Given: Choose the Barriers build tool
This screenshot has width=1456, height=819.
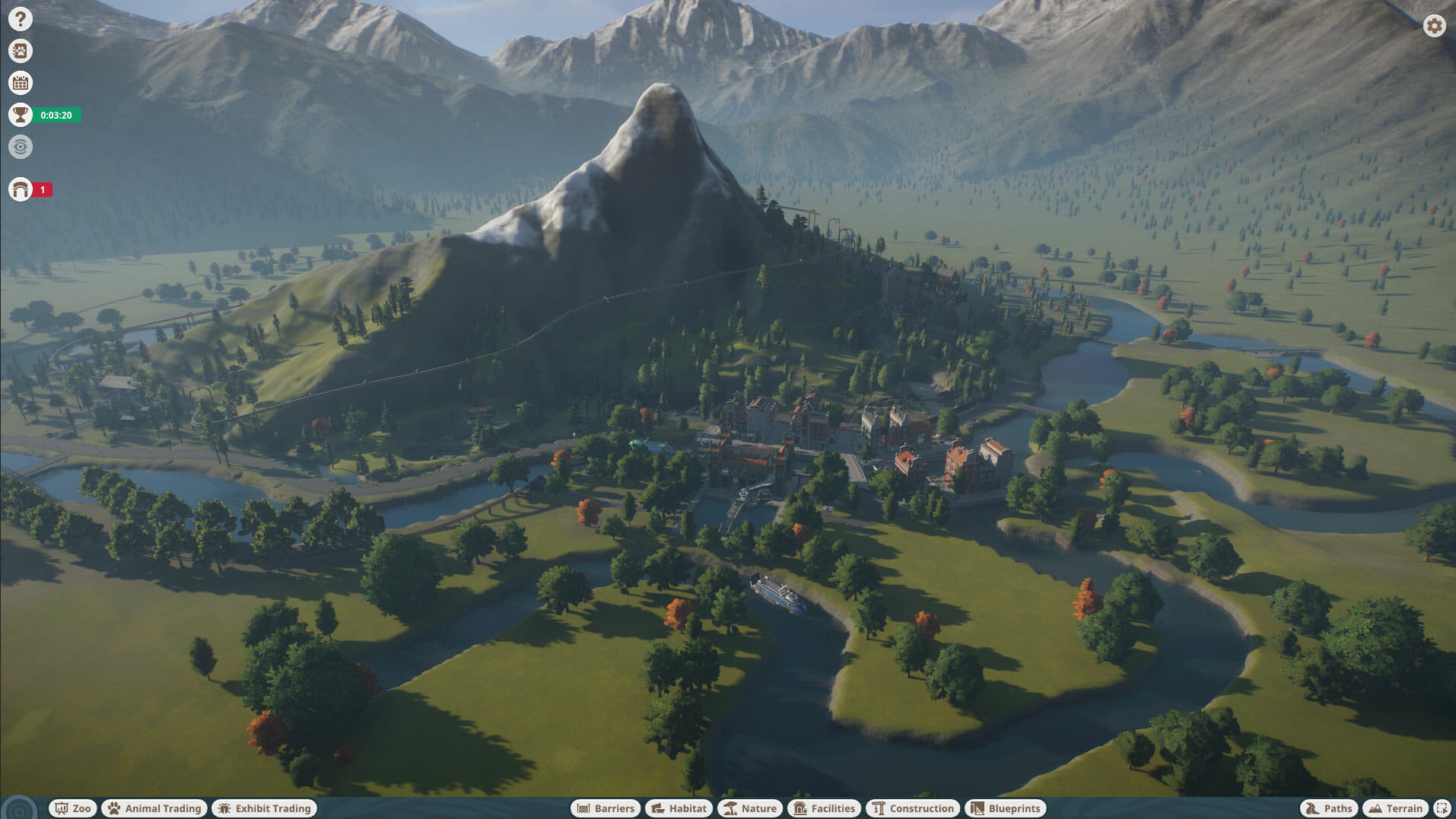Looking at the screenshot, I should (x=606, y=808).
